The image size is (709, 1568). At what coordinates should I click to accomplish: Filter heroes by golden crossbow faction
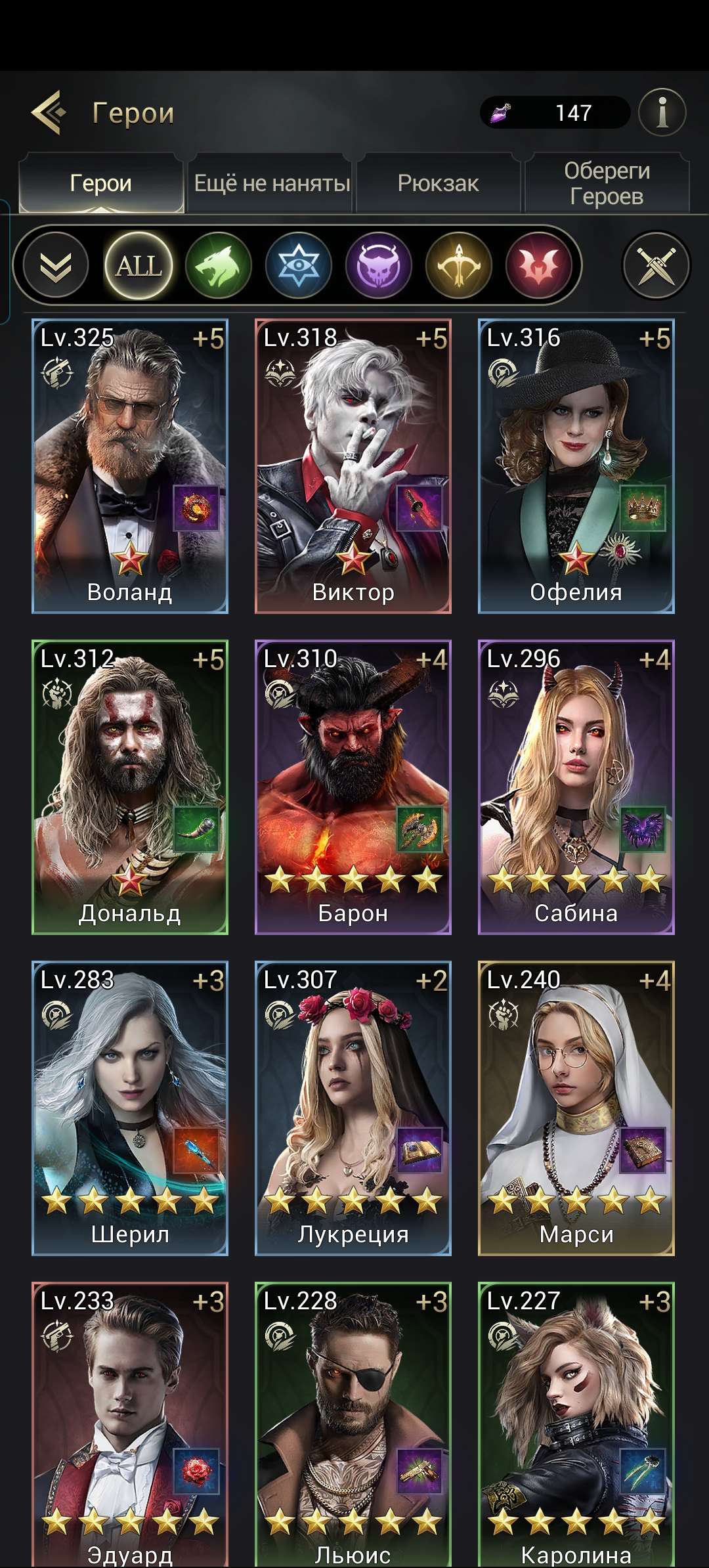459,265
